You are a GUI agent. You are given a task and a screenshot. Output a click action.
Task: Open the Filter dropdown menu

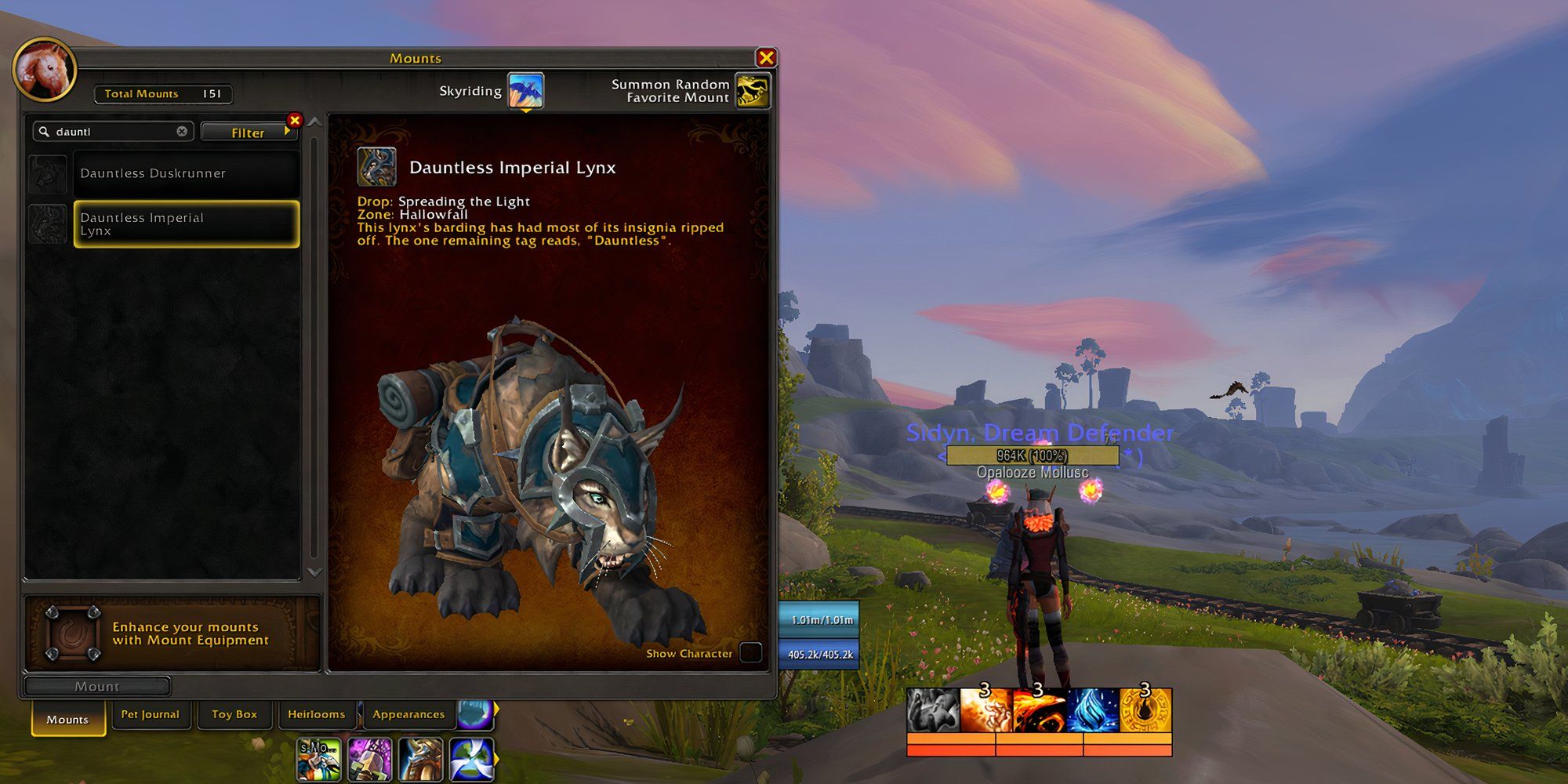[249, 132]
